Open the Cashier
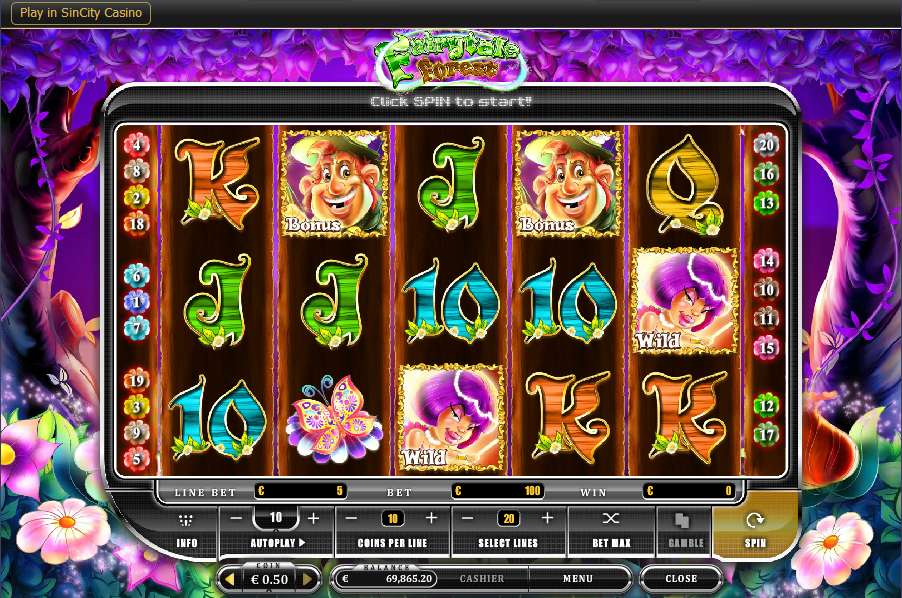The image size is (902, 598). click(x=481, y=578)
